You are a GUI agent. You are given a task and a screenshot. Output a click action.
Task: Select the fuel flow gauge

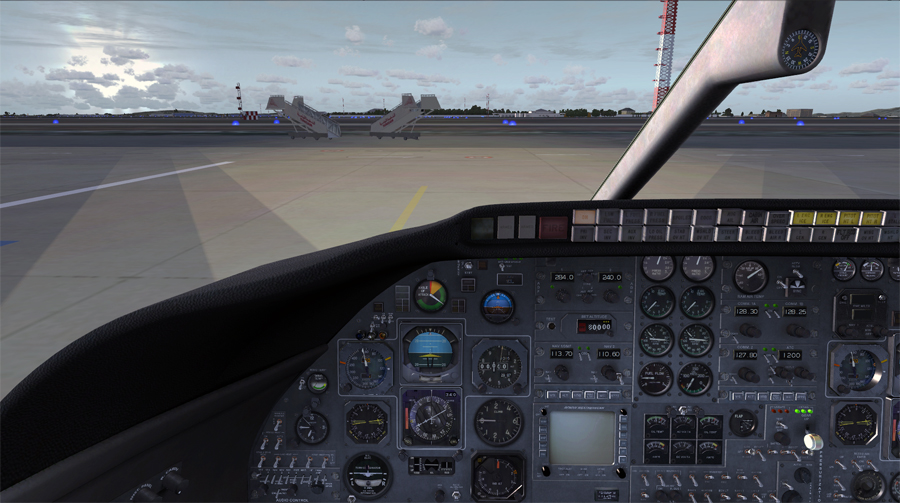657,378
